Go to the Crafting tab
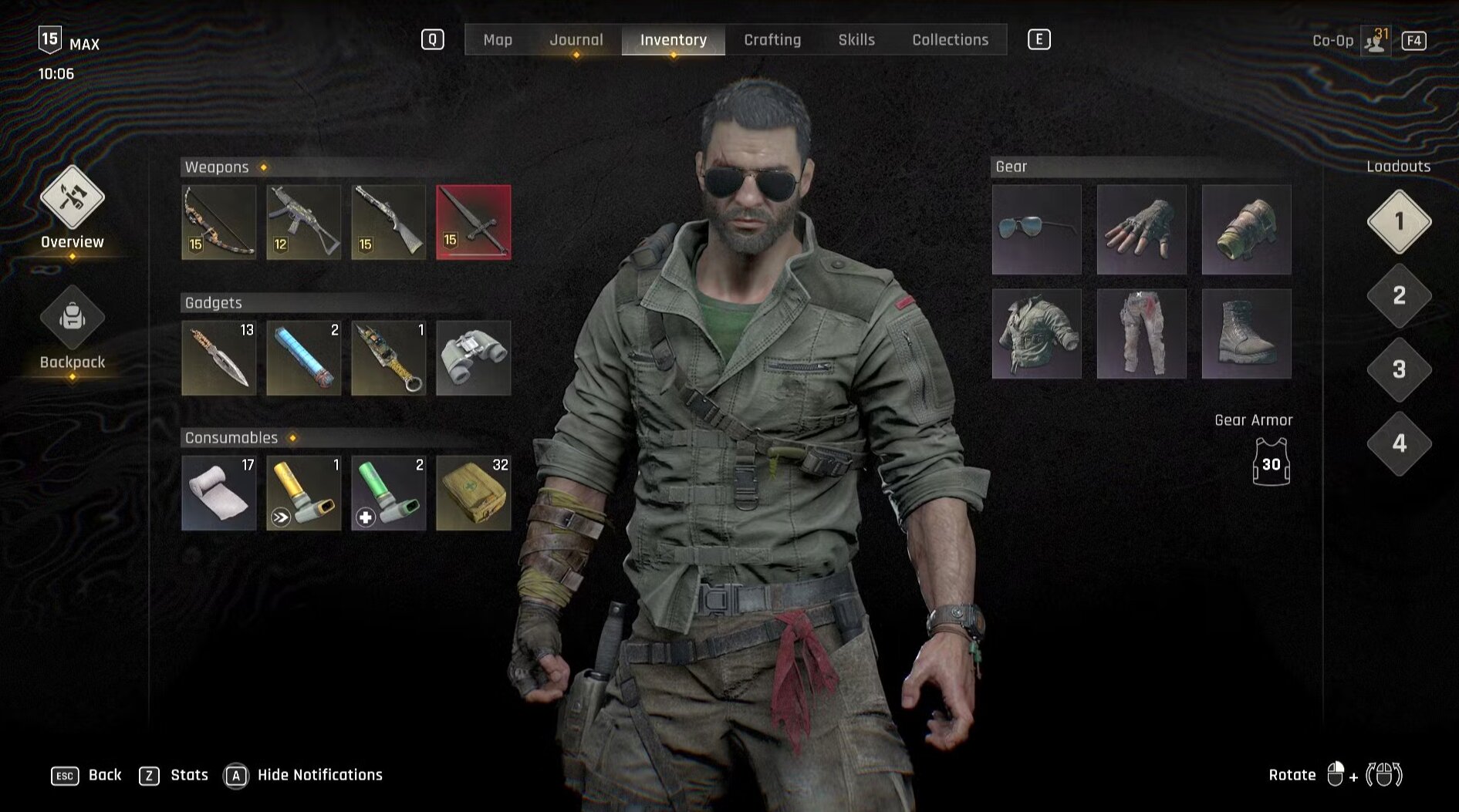 point(772,40)
